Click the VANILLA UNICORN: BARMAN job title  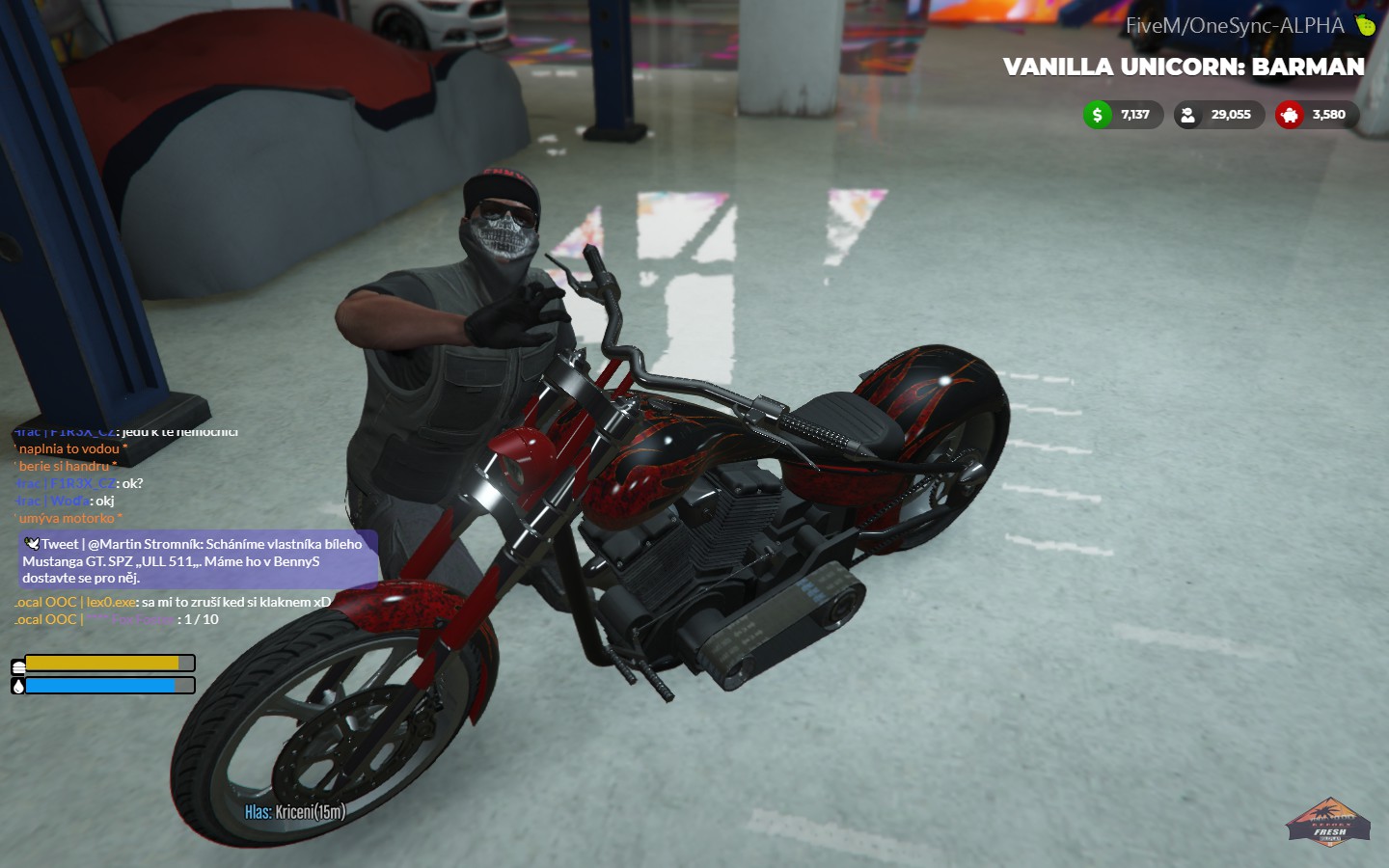point(1183,67)
